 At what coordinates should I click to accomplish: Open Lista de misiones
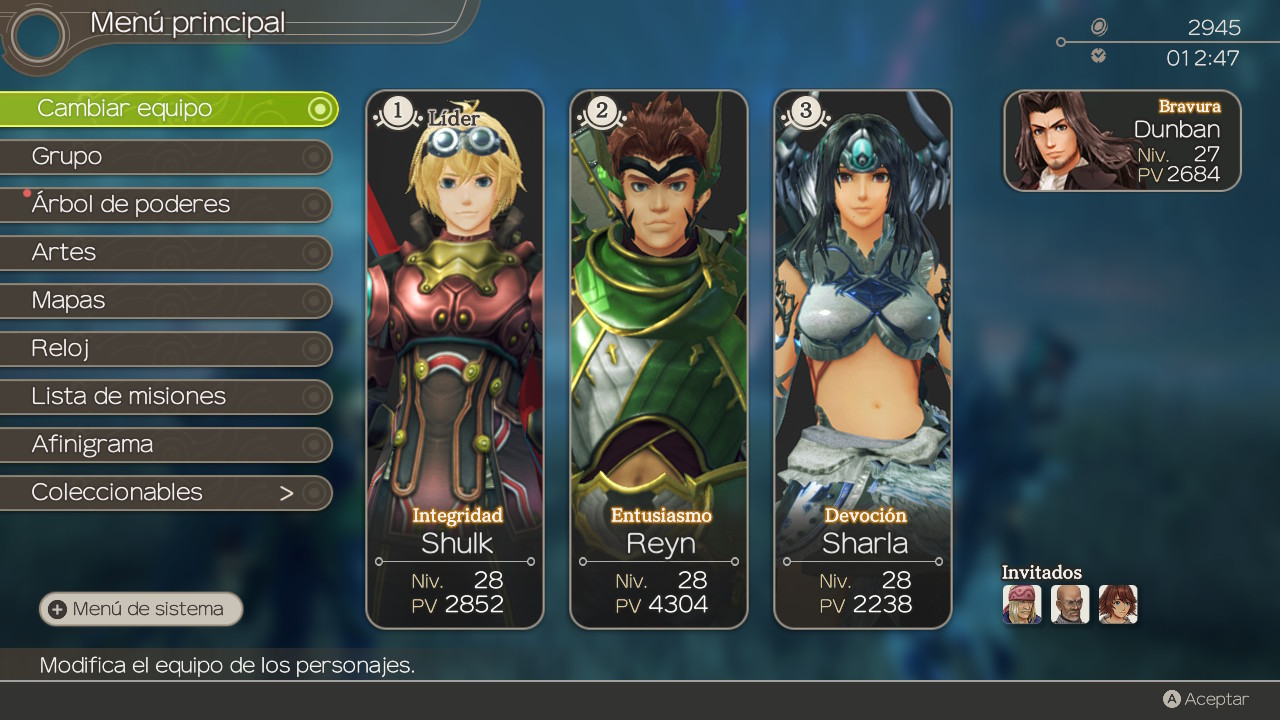coord(165,396)
